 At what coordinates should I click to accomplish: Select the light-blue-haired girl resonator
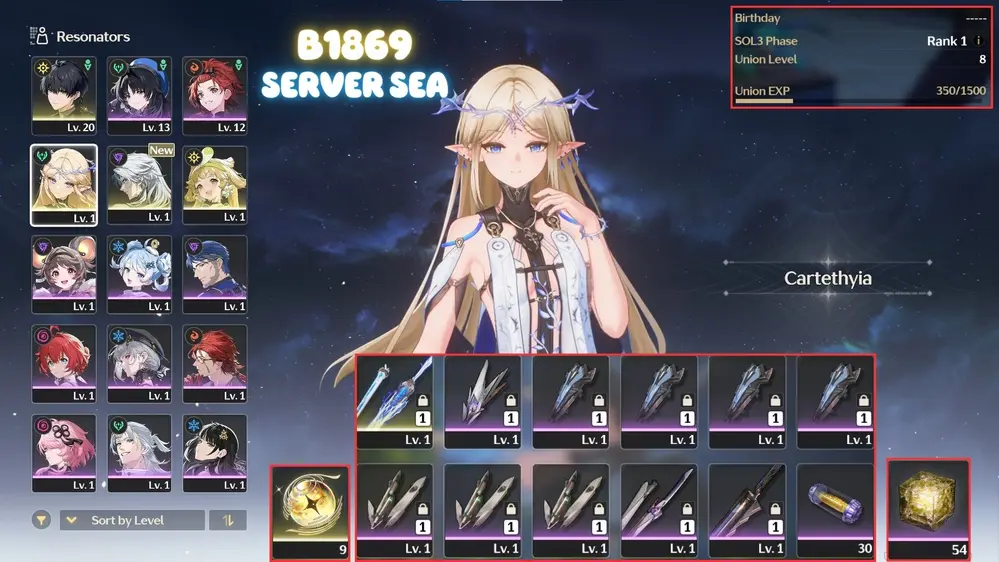pyautogui.click(x=139, y=274)
